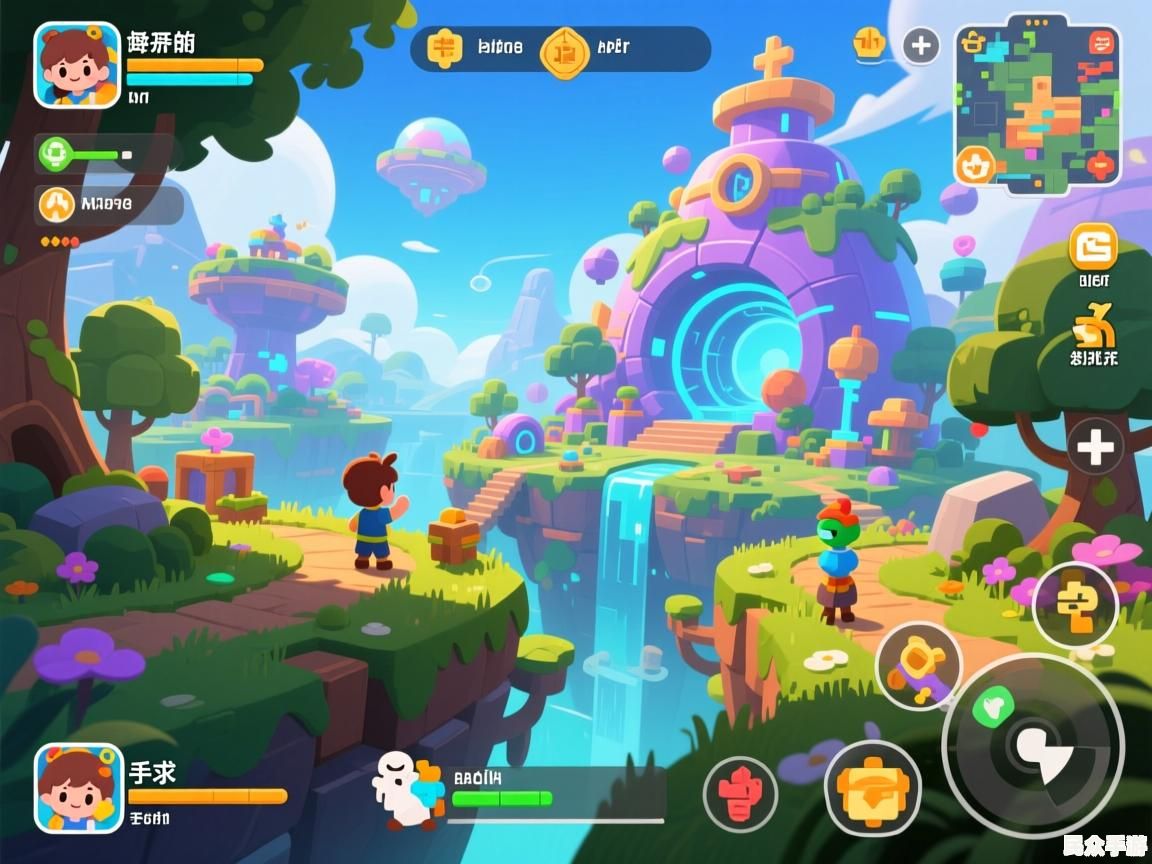Click the gold hexagonal coin icon
Image resolution: width=1152 pixels, height=864 pixels.
tap(563, 50)
